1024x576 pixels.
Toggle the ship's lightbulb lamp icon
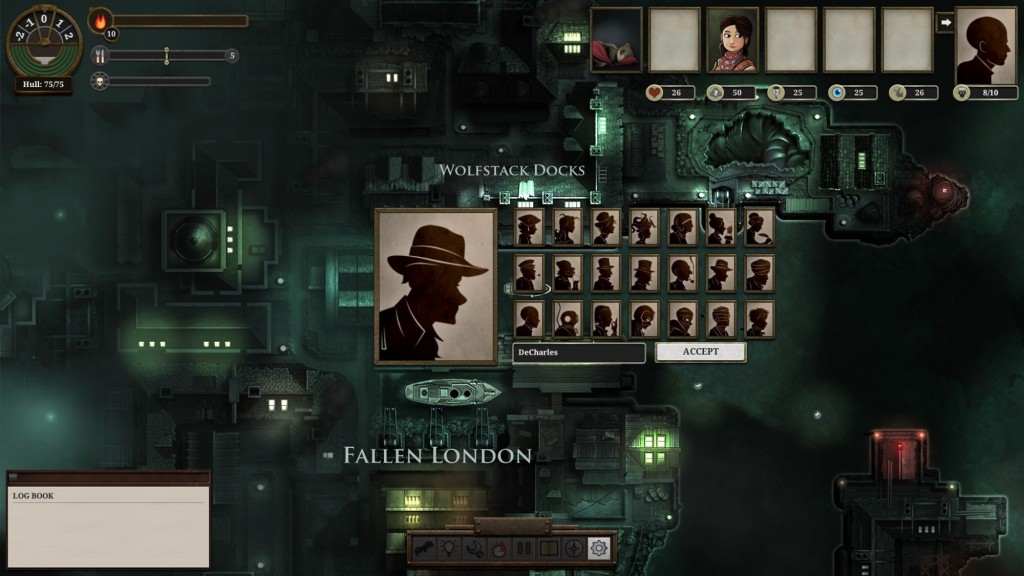click(x=449, y=548)
